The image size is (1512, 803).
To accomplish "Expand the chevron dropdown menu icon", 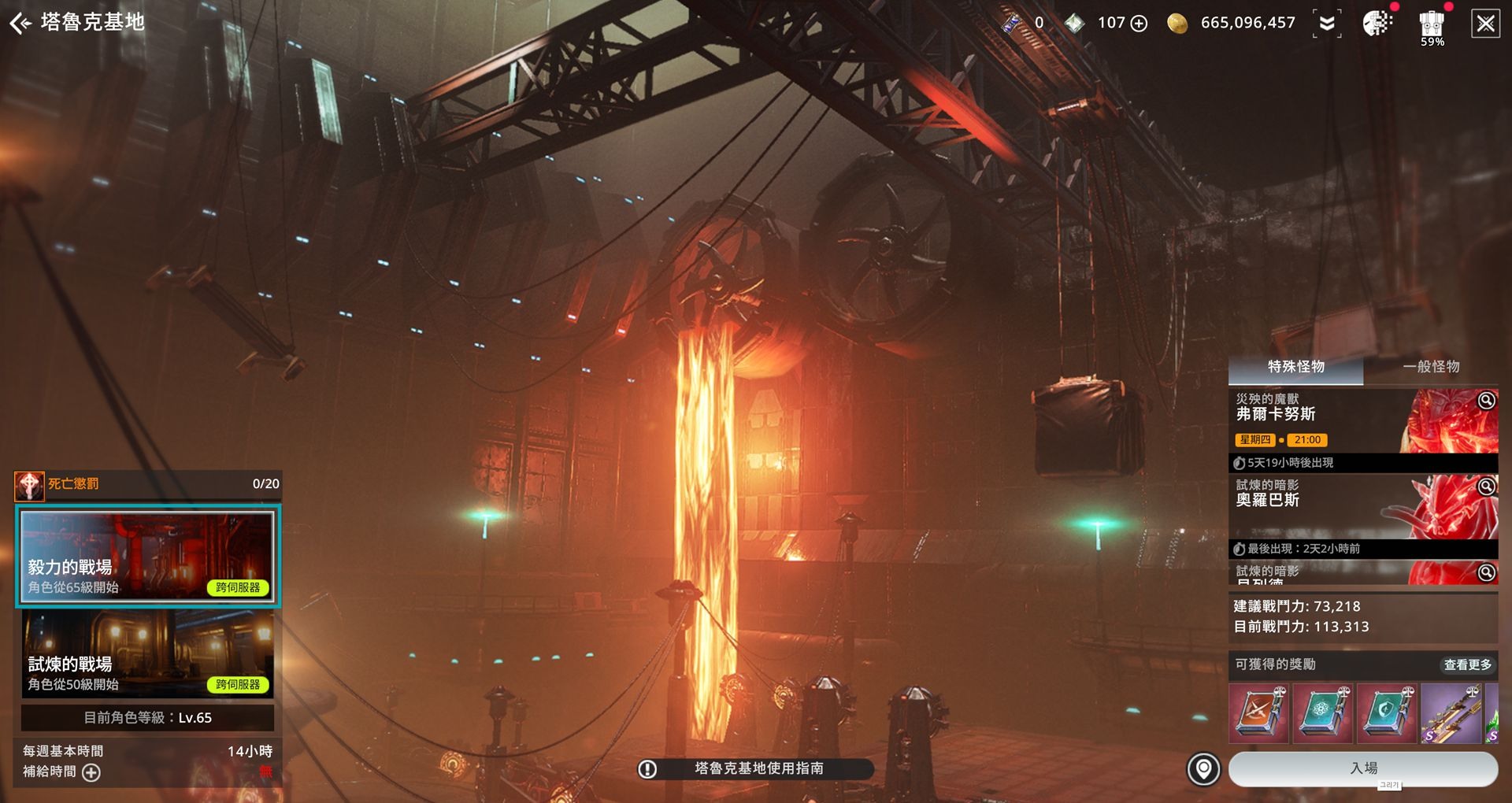I will point(1327,24).
